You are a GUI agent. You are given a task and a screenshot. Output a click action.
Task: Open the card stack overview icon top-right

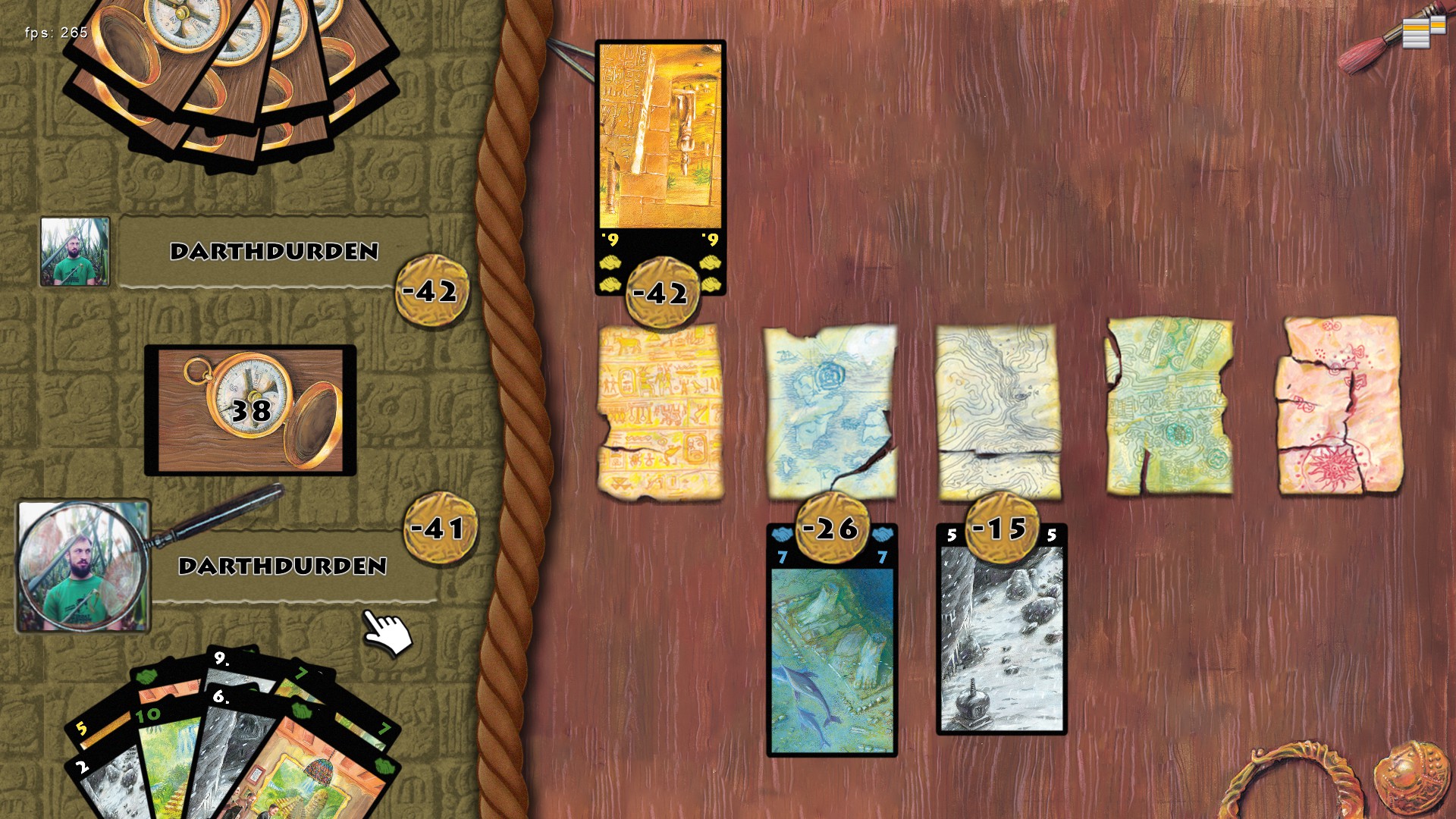[x=1416, y=33]
